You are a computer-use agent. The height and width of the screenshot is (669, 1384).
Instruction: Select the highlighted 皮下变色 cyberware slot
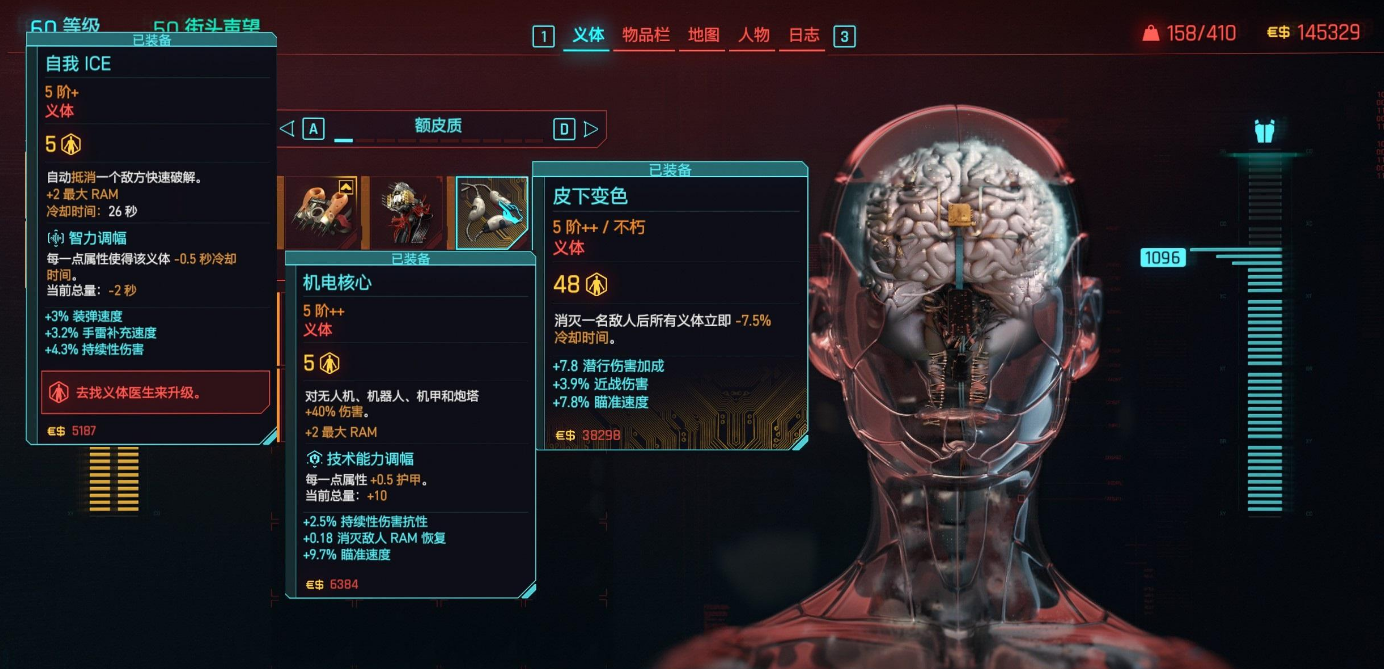[492, 212]
